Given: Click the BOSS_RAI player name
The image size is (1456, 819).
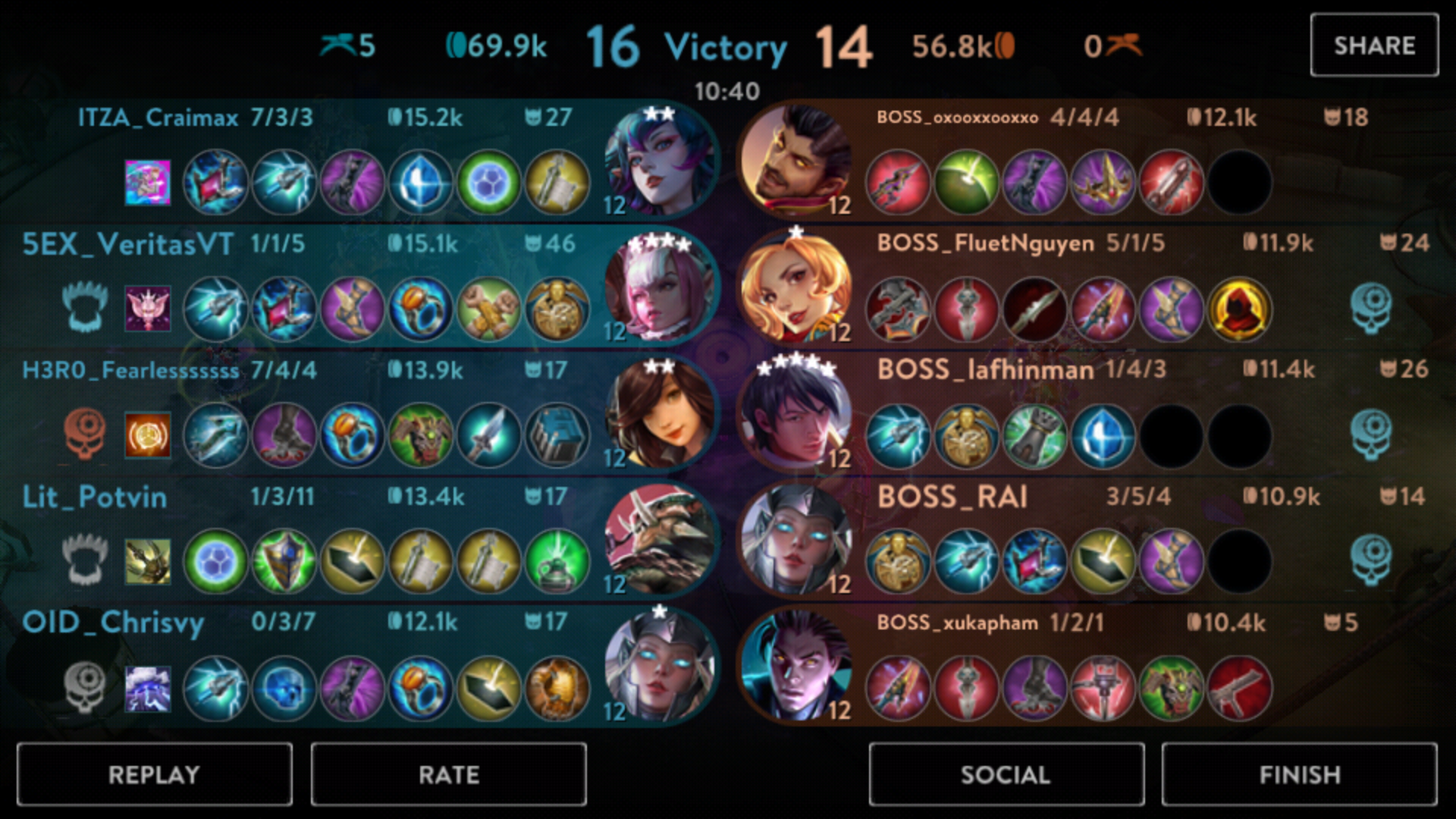Looking at the screenshot, I should point(952,497).
